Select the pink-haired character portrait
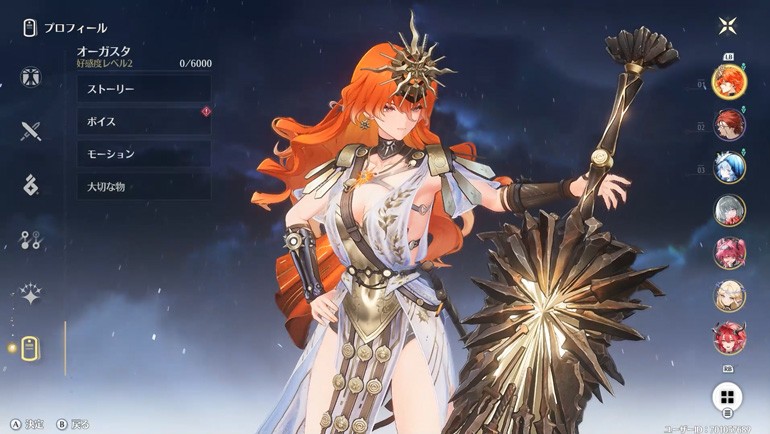Screen dimensions: 770x434 tap(729, 253)
